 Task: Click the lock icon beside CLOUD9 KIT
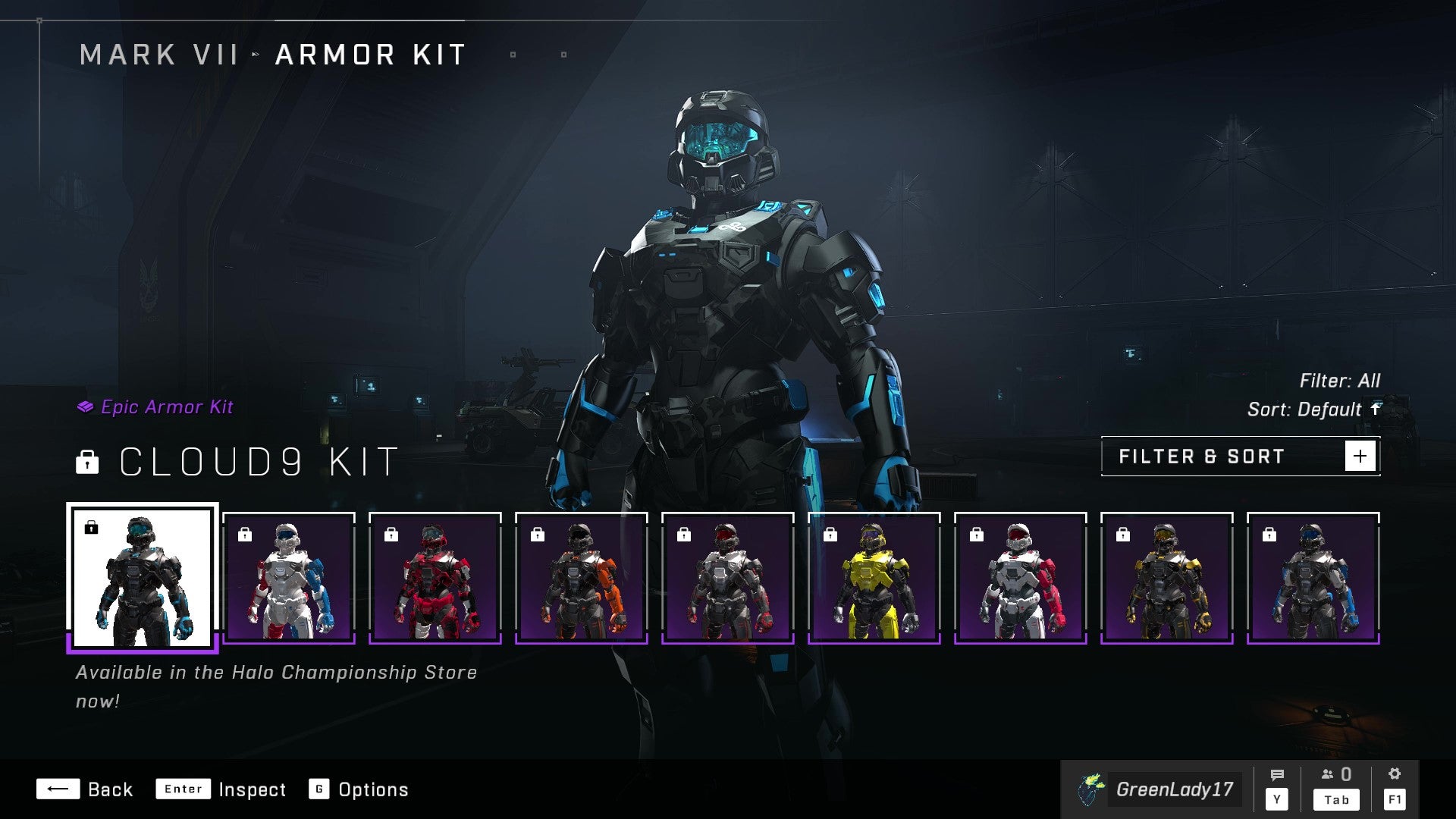click(89, 463)
